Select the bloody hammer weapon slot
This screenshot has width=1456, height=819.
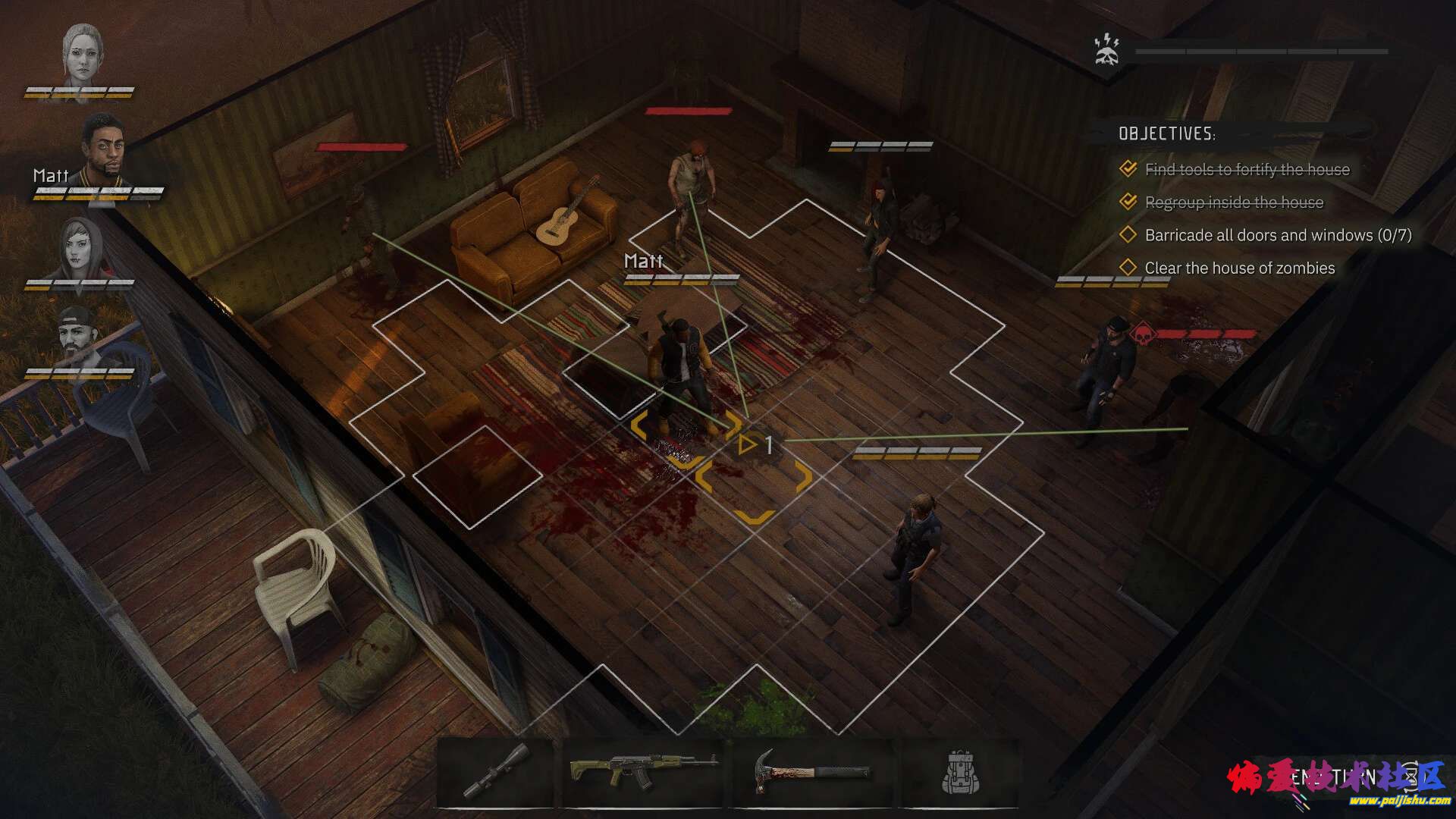click(813, 770)
